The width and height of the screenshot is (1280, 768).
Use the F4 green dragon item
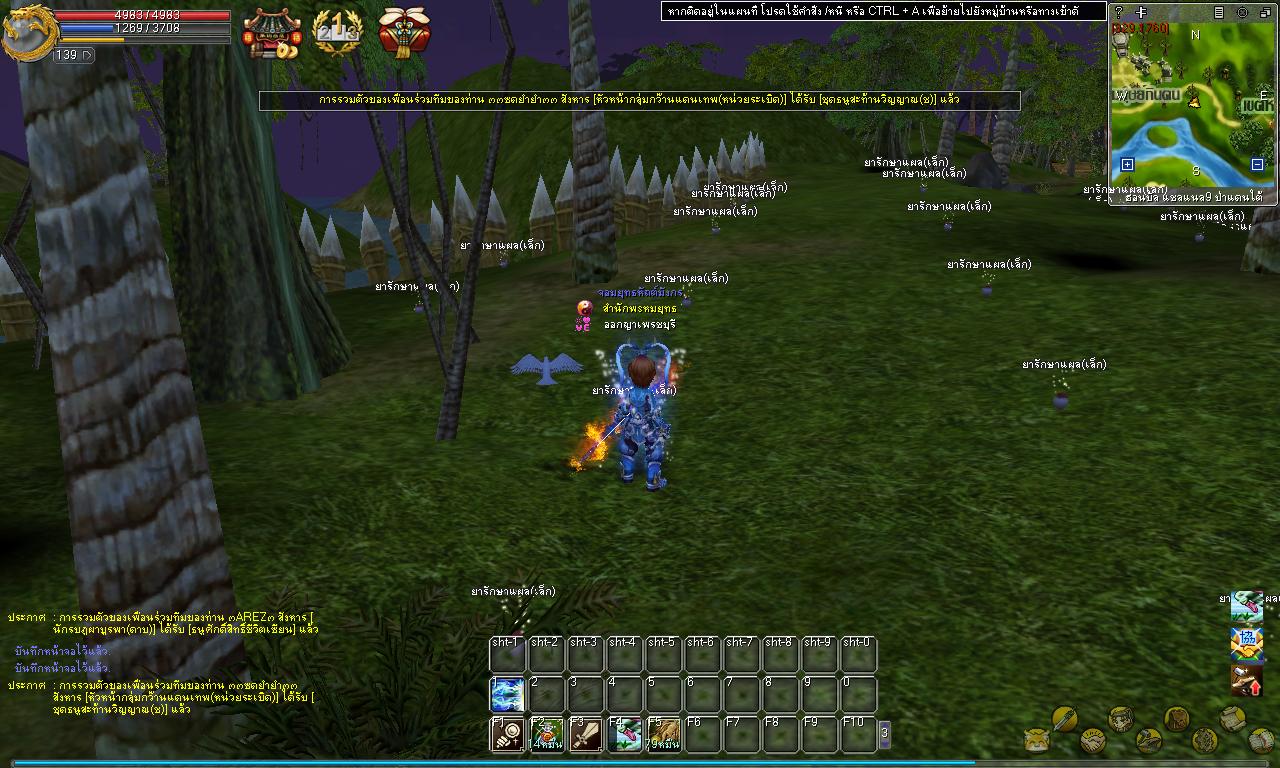coord(624,734)
